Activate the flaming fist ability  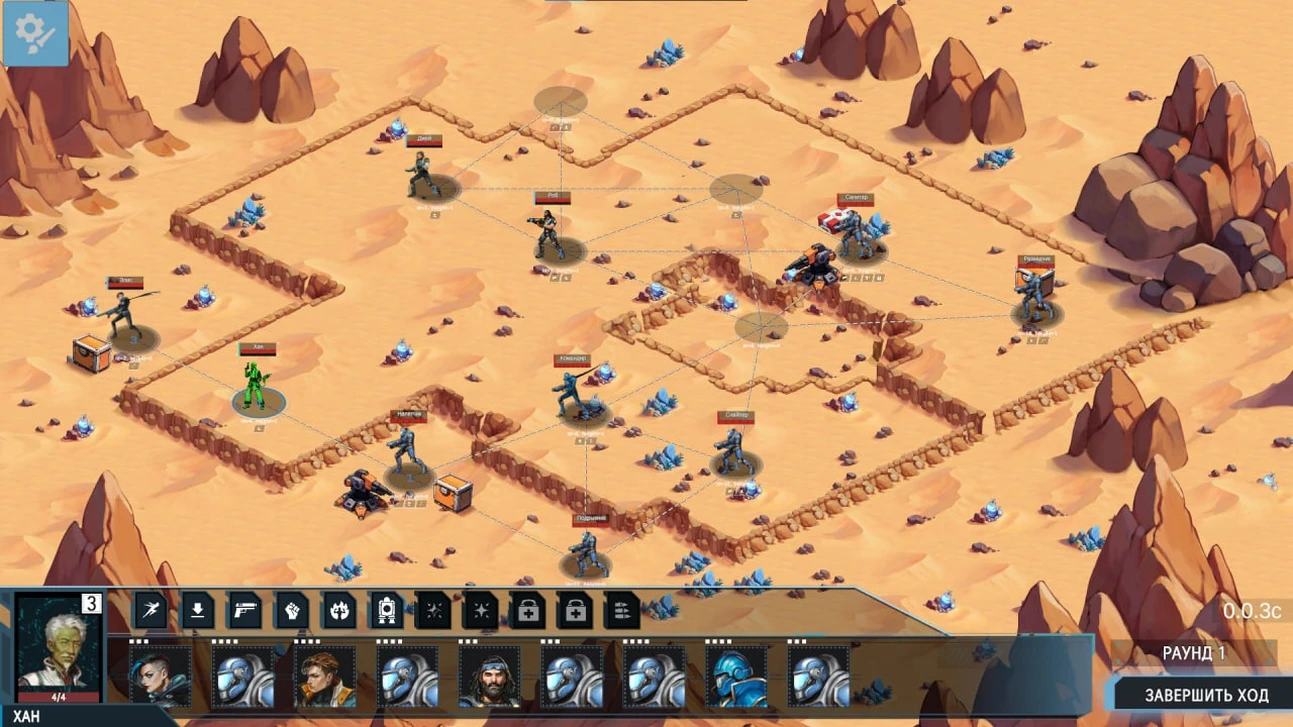339,610
